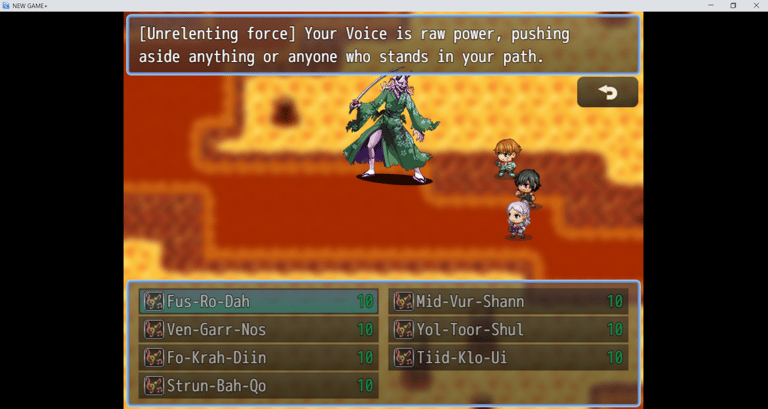Close the game window
The width and height of the screenshot is (768, 409).
756,6
